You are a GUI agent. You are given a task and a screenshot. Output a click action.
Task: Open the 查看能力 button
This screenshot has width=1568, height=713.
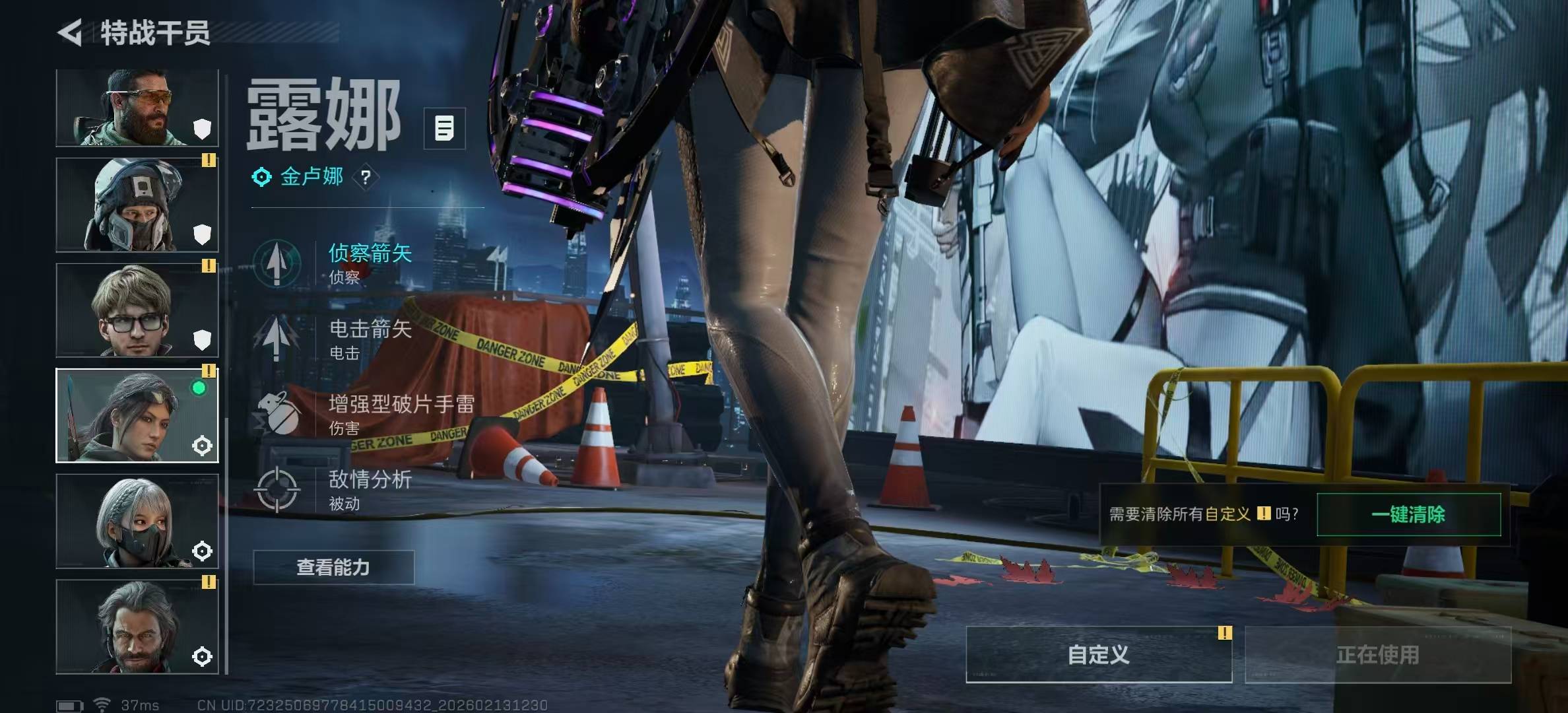pos(333,567)
